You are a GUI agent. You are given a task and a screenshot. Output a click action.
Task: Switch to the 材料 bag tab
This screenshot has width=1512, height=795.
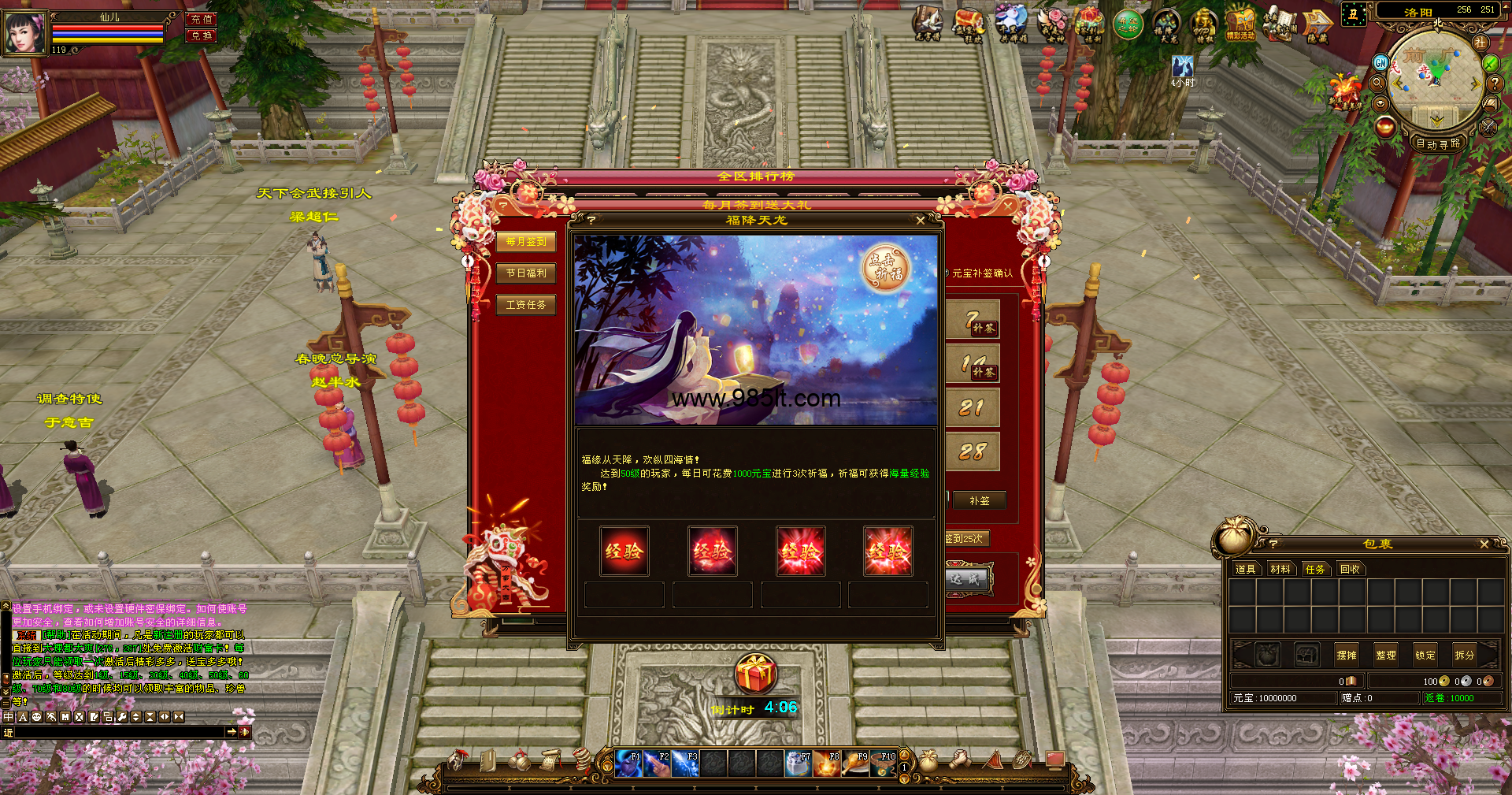click(1280, 569)
